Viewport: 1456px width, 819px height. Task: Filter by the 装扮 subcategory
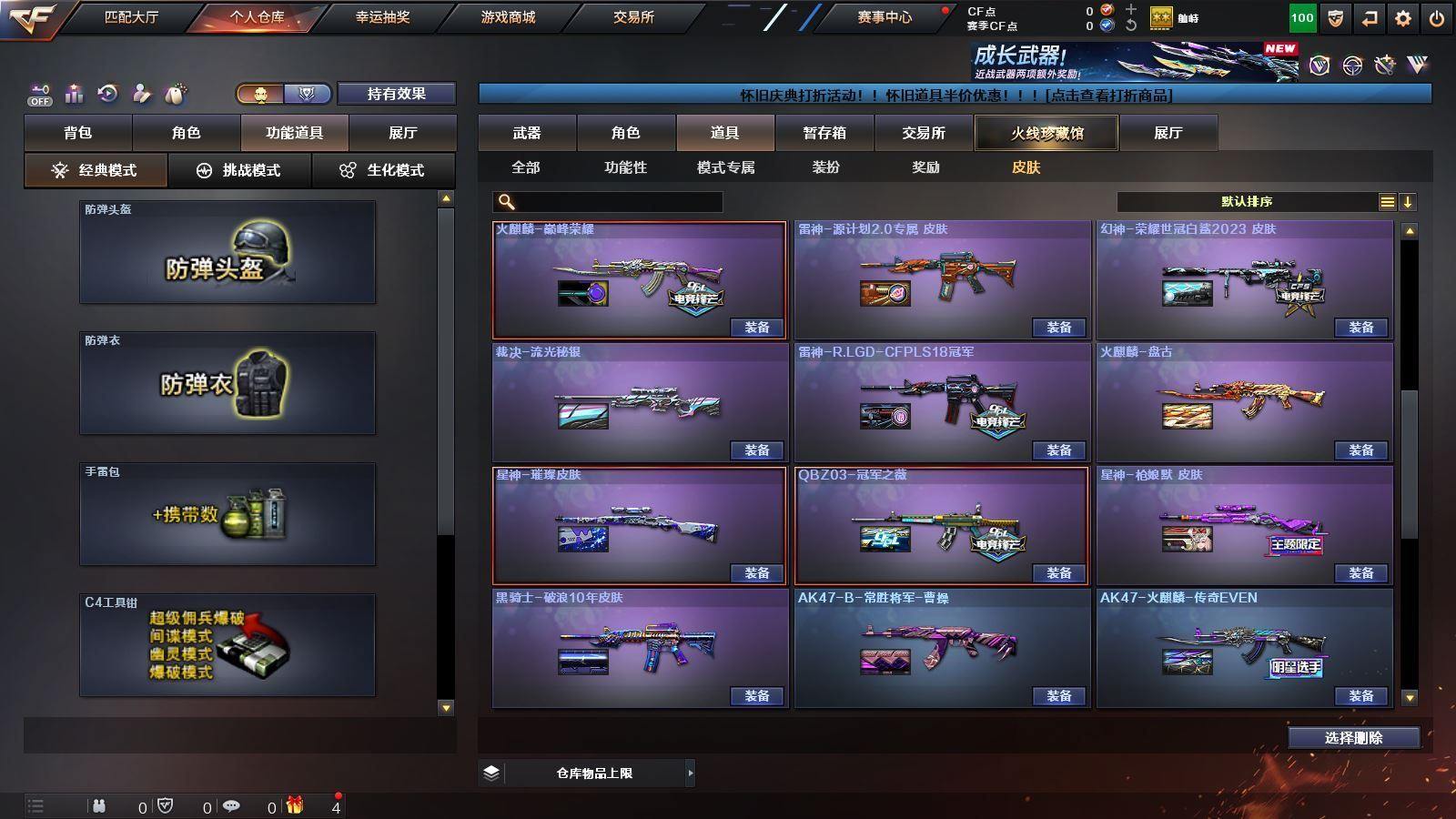pyautogui.click(x=825, y=167)
